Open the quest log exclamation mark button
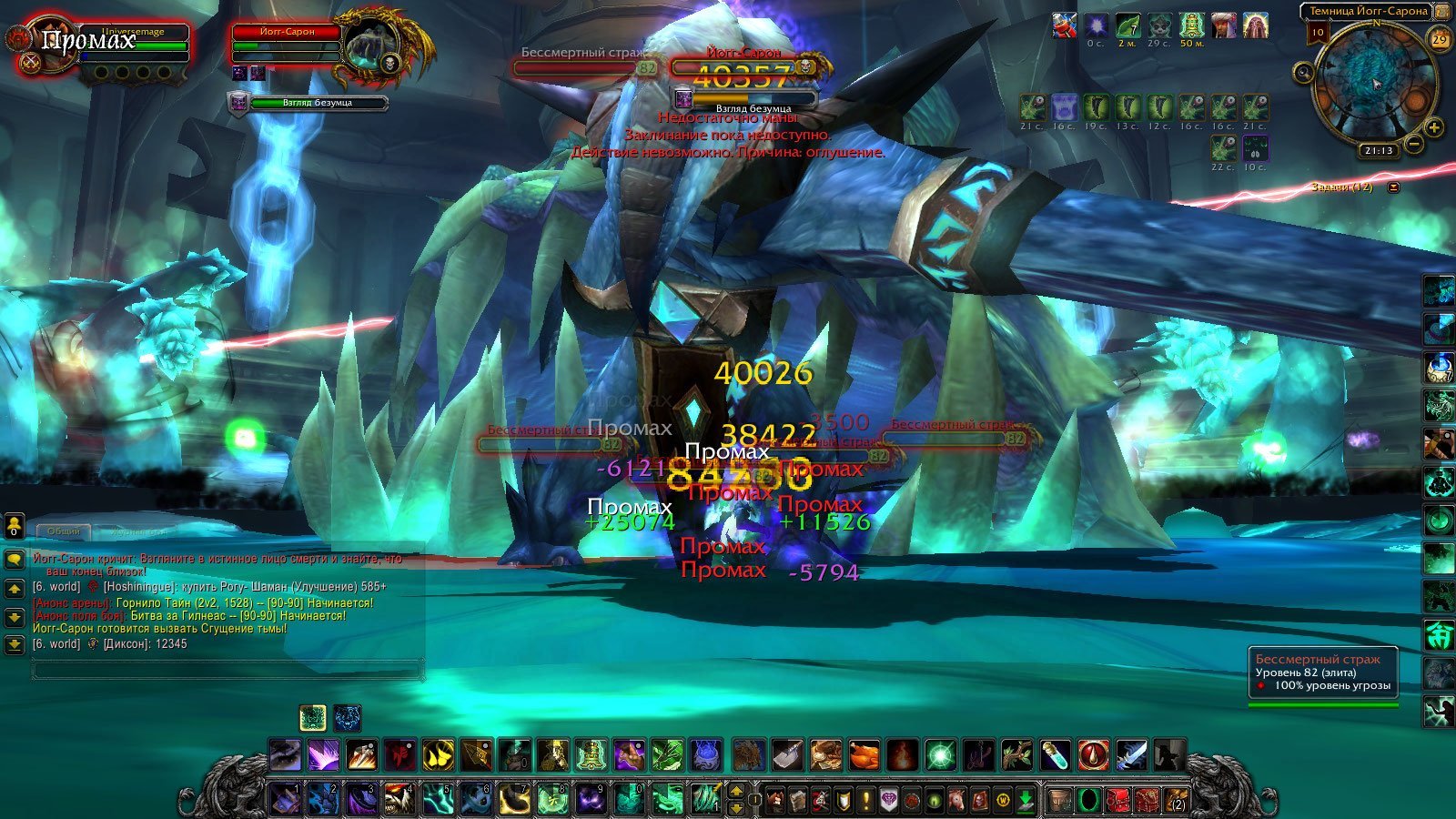This screenshot has width=1456, height=819. click(x=867, y=800)
